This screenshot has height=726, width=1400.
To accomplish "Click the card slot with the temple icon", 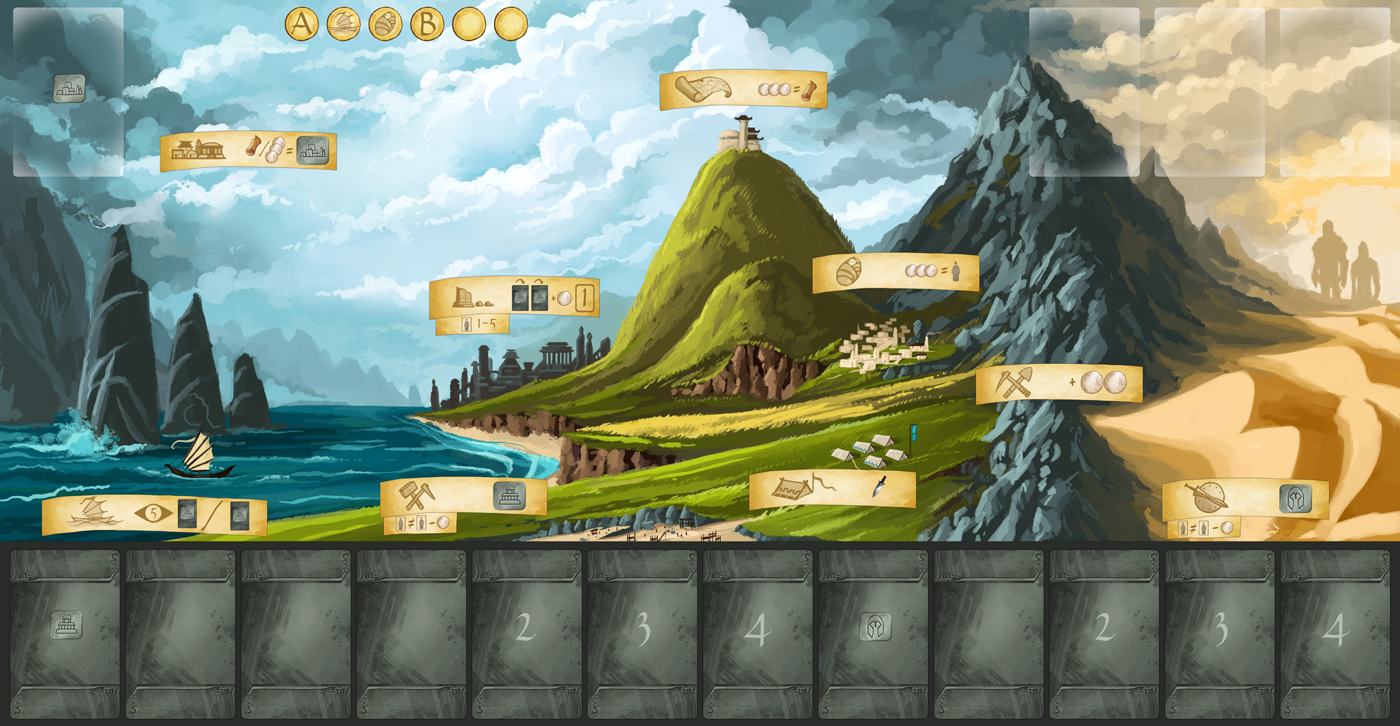I will point(66,633).
